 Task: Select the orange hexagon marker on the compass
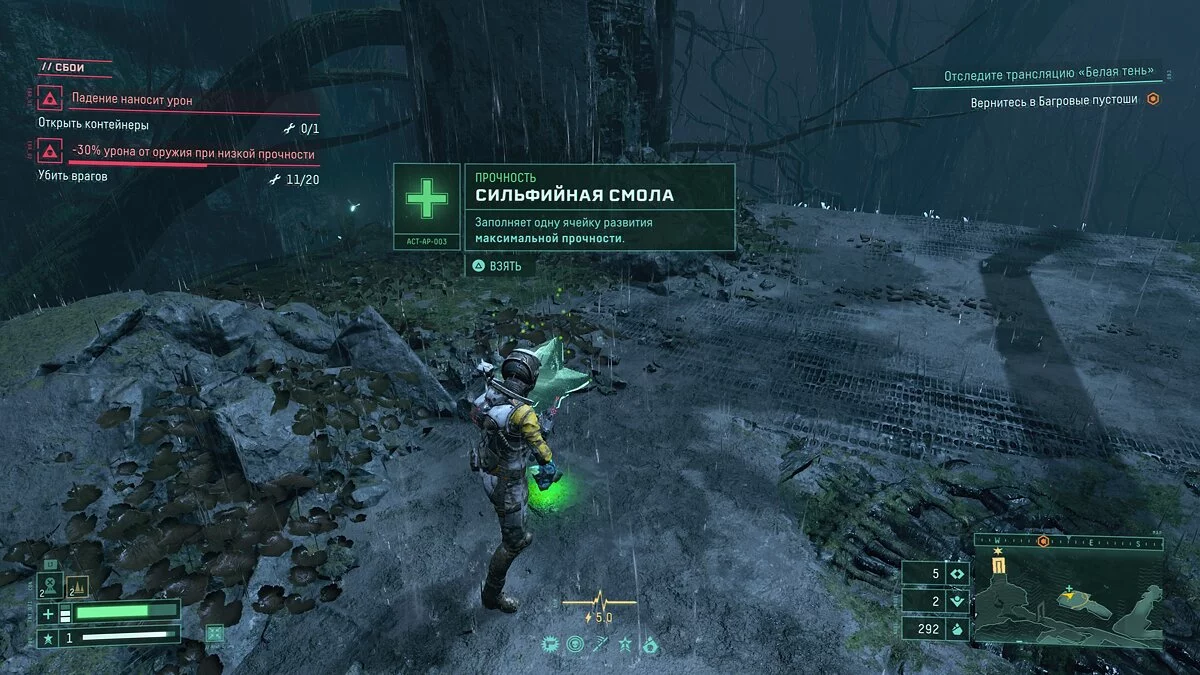click(x=1043, y=541)
